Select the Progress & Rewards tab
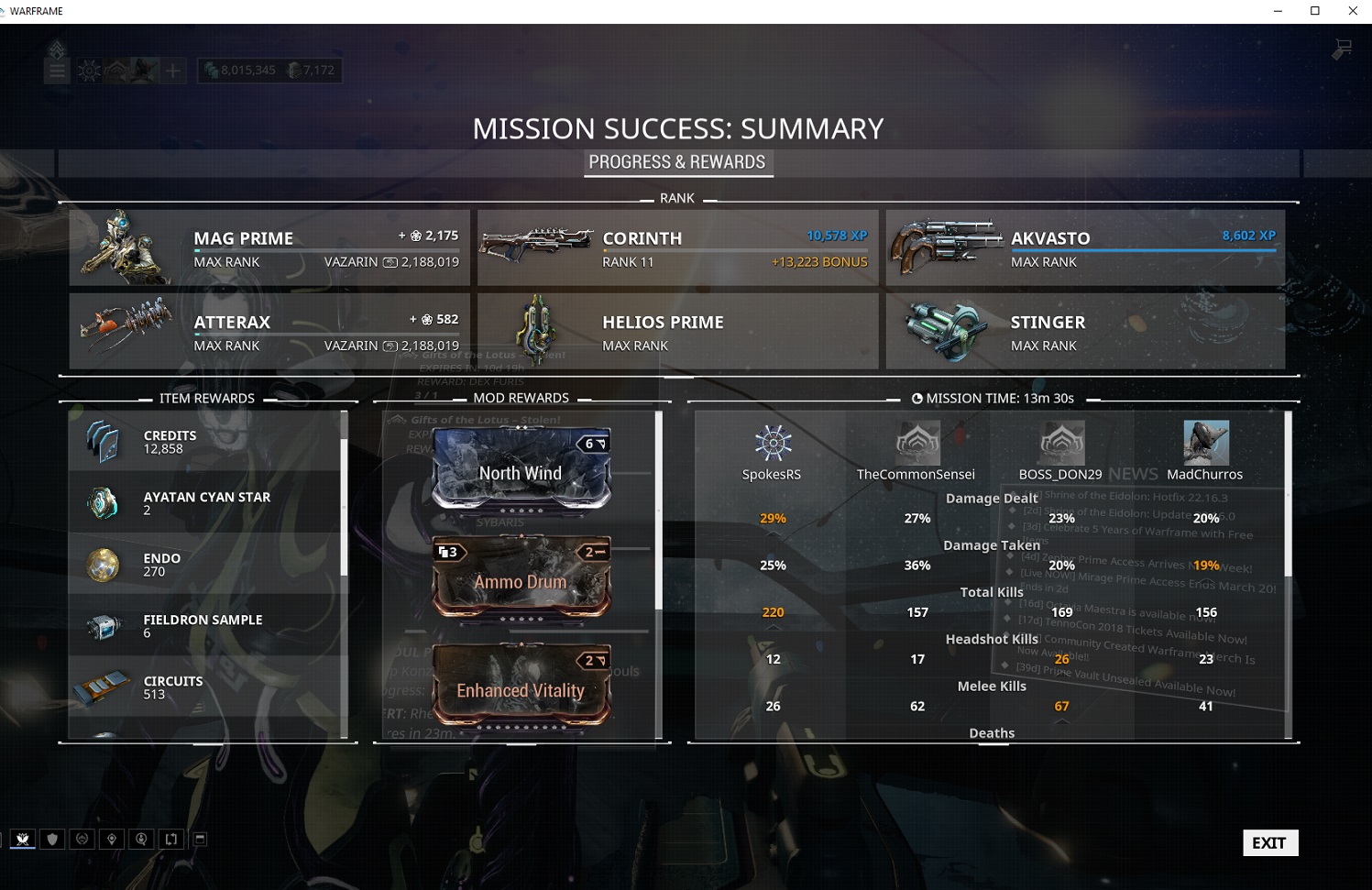The width and height of the screenshot is (1372, 890). tap(677, 162)
